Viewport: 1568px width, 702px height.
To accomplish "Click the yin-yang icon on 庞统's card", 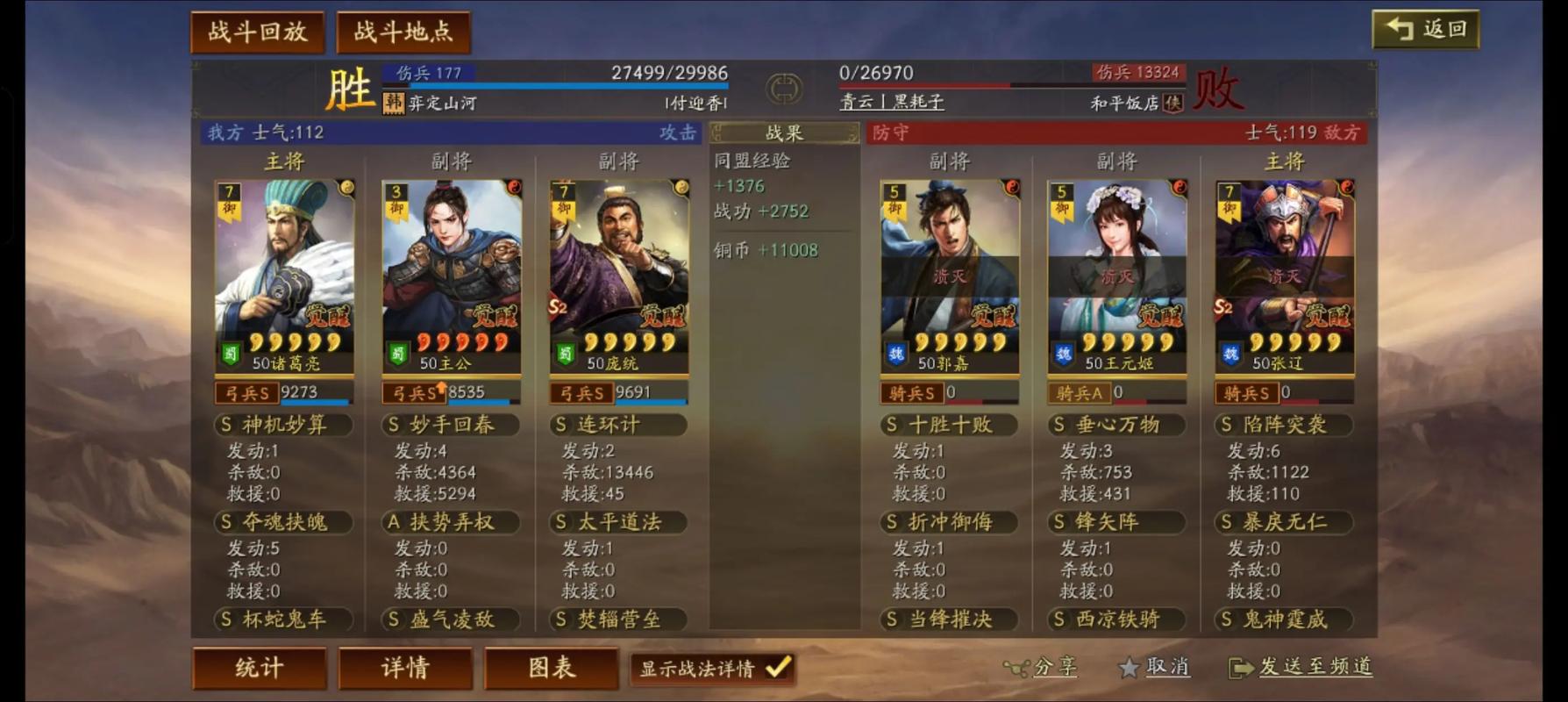I will tap(681, 185).
